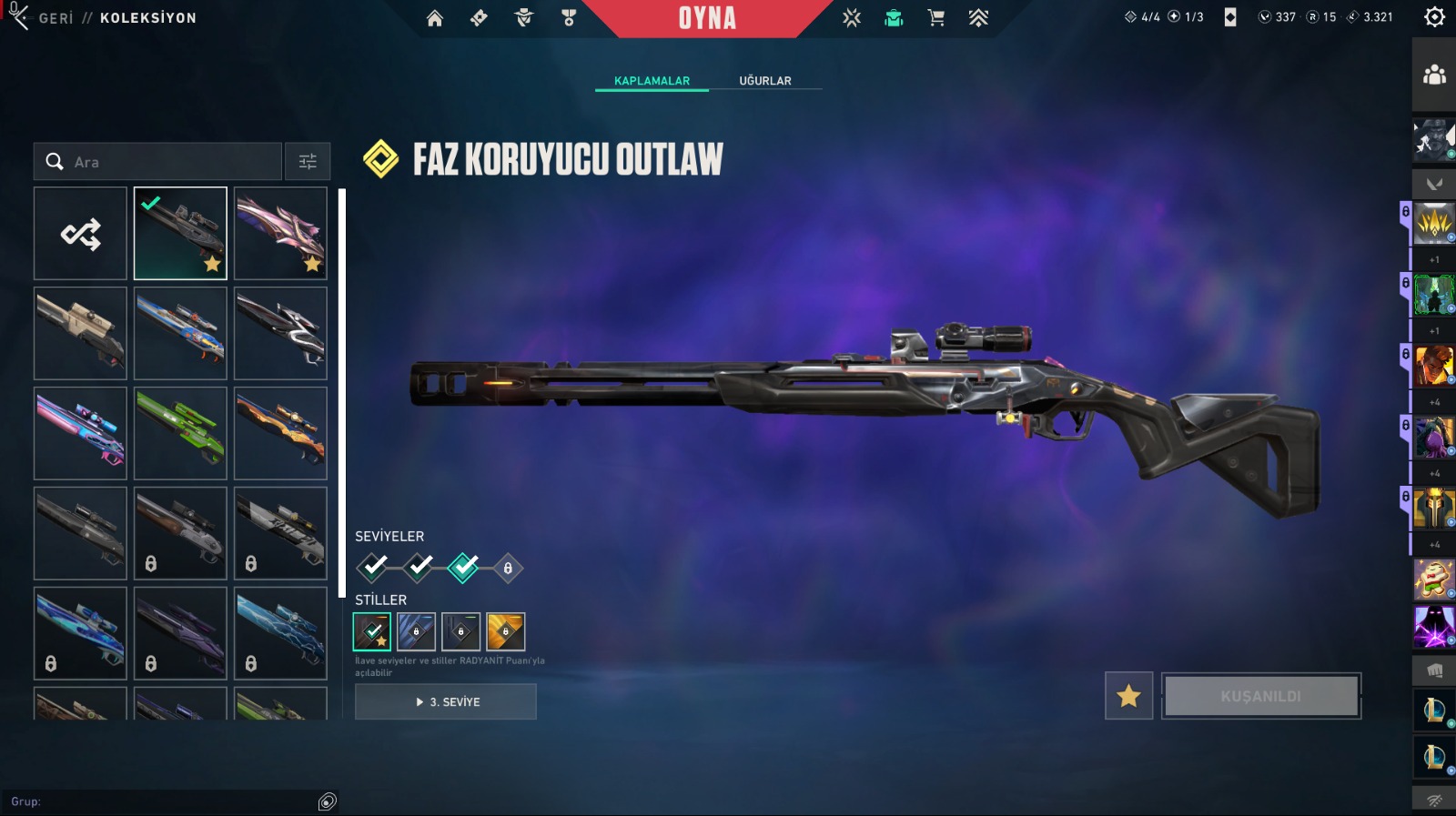Screen dimensions: 1456x816
Task: Choose the random shuffle skin tile
Action: [81, 234]
